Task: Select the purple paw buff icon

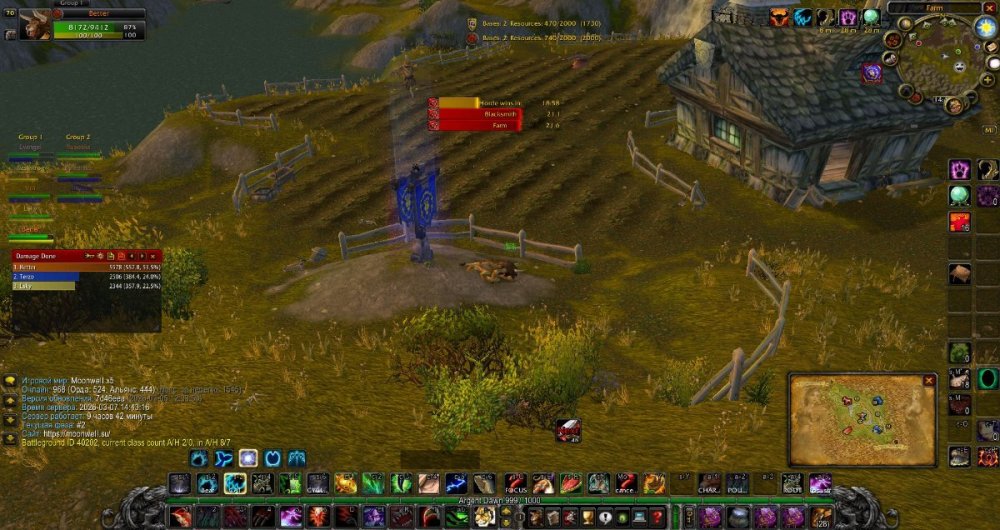Action: coord(846,17)
